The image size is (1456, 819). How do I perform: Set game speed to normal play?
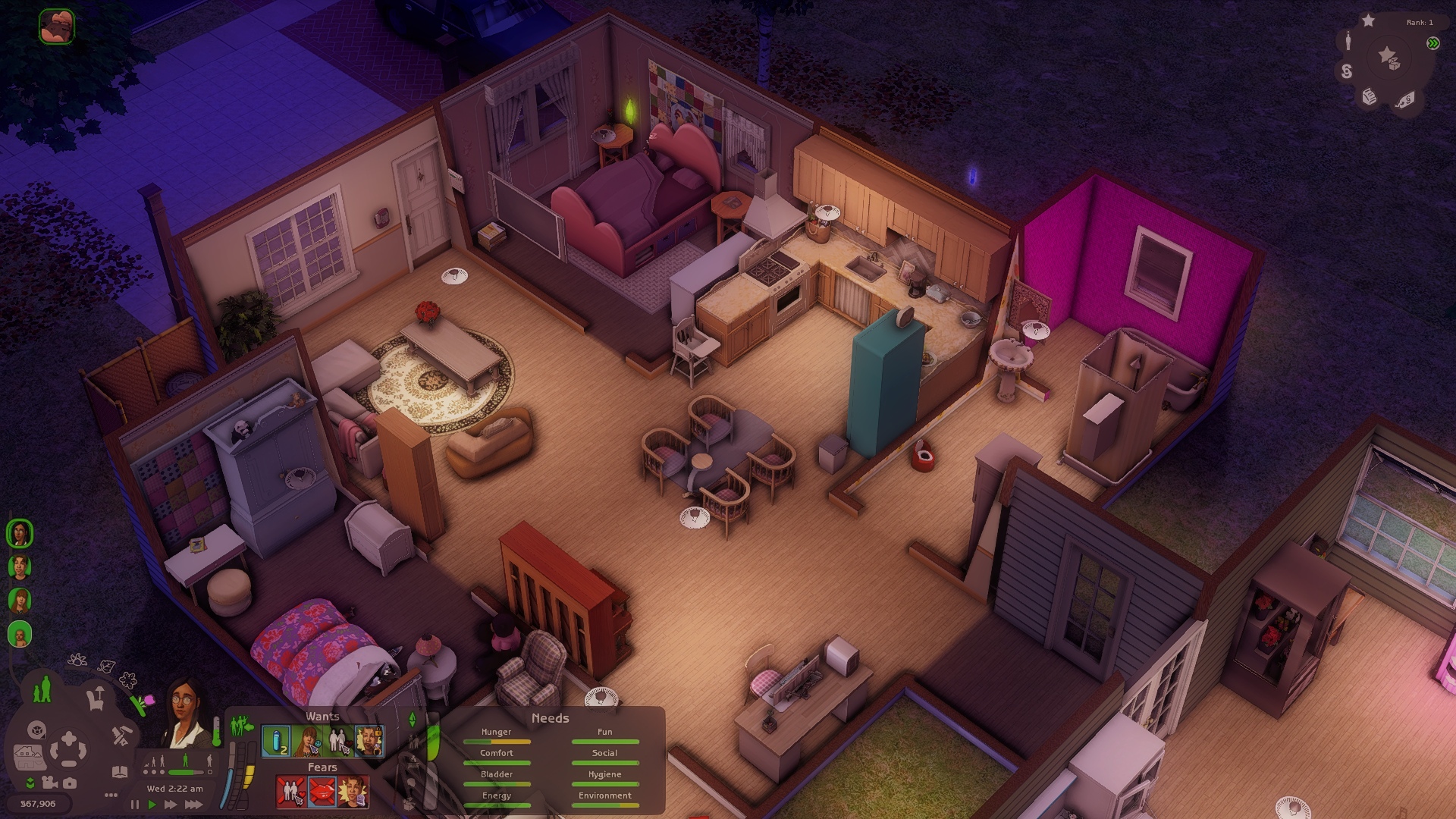(152, 805)
